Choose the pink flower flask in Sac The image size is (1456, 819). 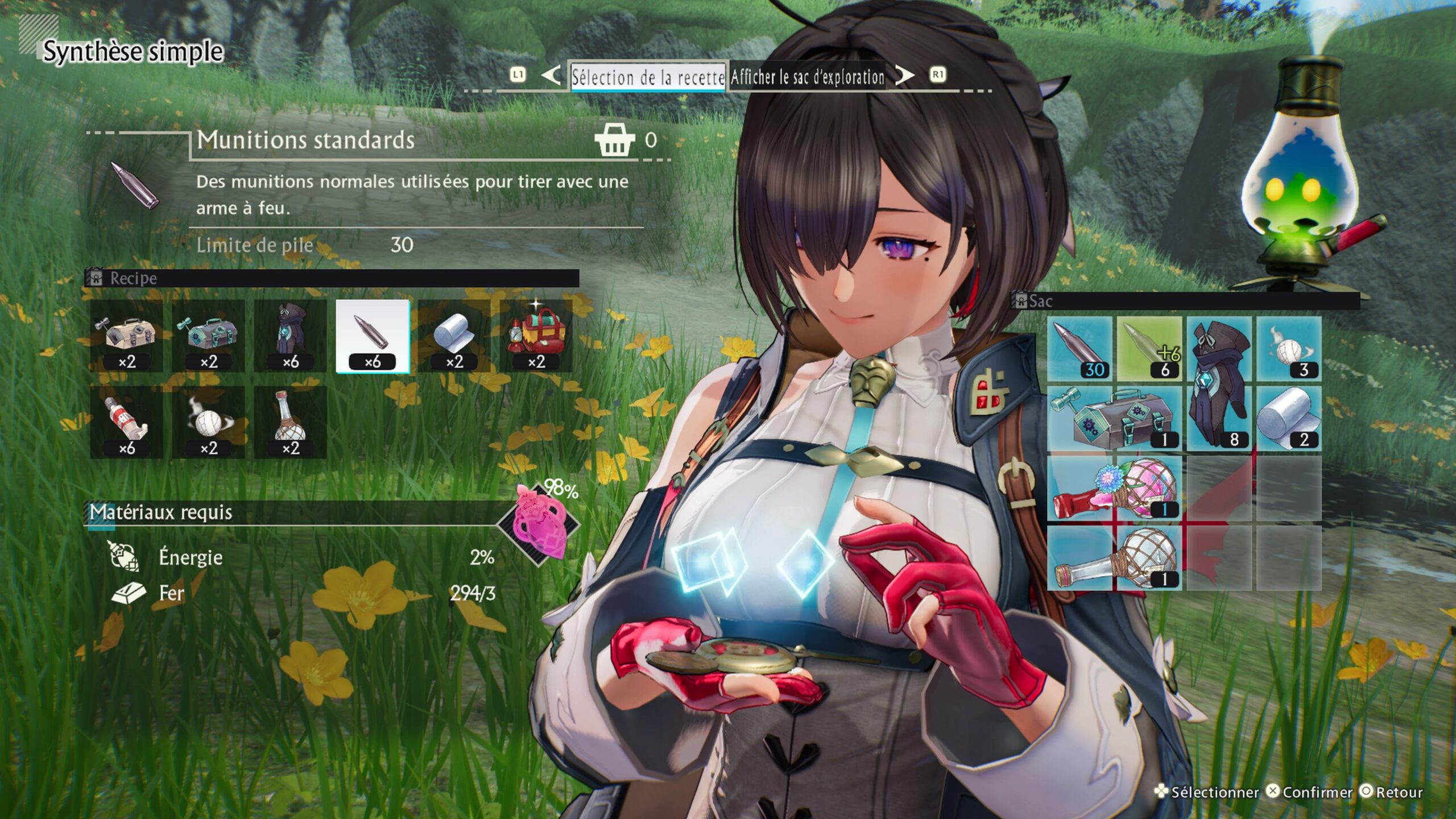coord(1114,489)
